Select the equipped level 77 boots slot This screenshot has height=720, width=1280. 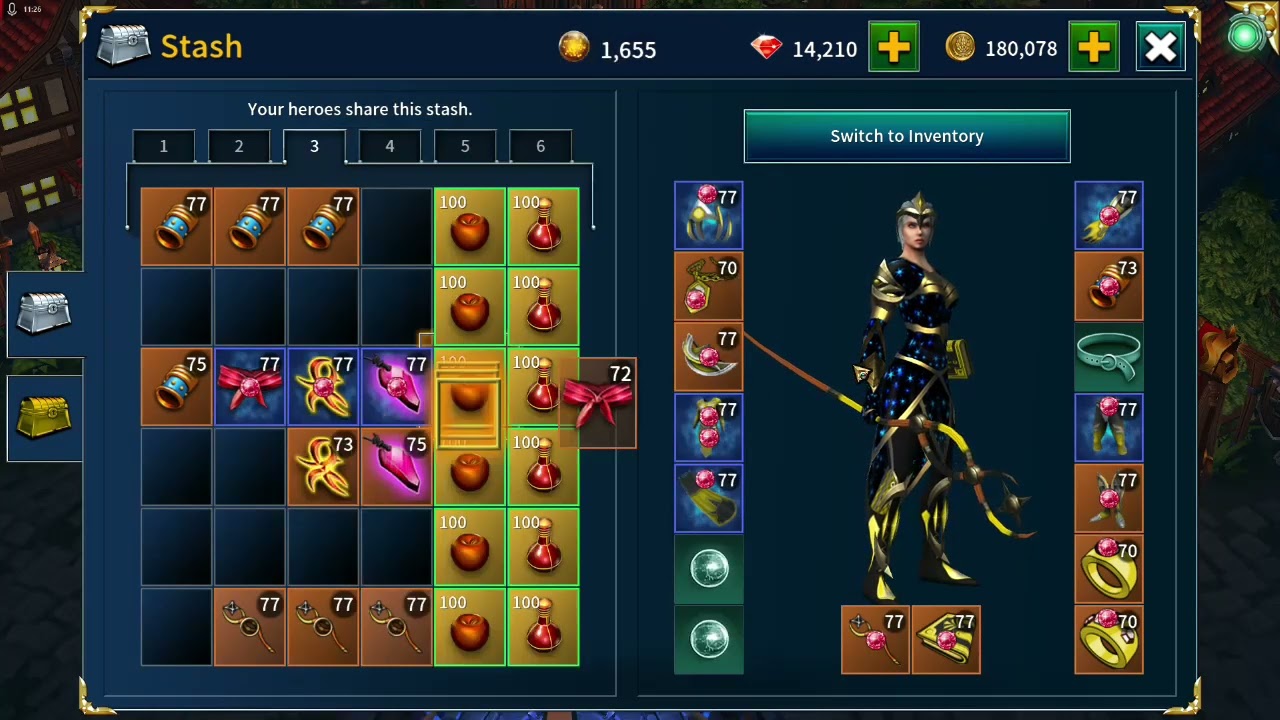click(x=709, y=499)
